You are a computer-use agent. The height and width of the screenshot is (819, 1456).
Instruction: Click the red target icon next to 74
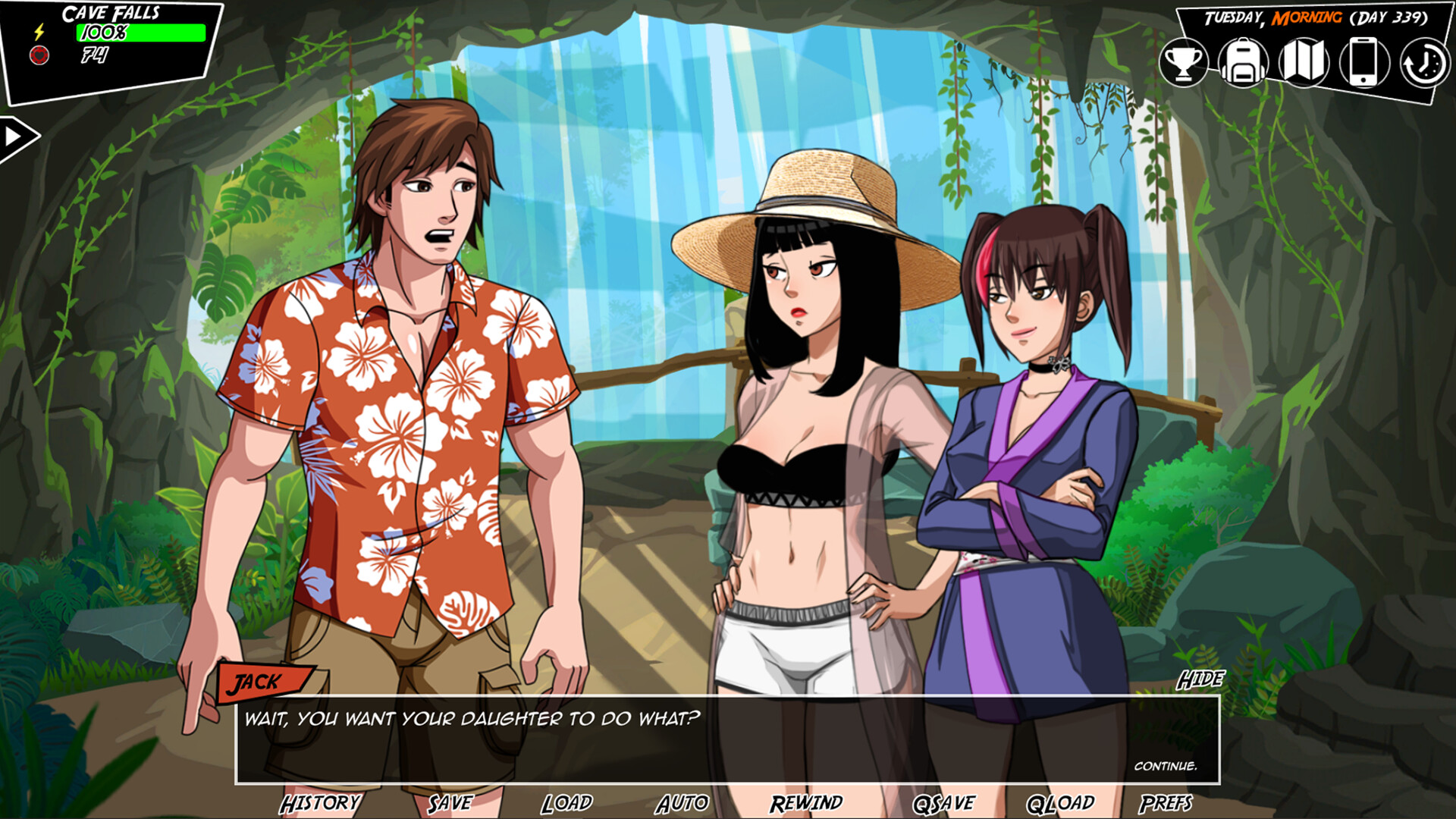click(x=39, y=55)
